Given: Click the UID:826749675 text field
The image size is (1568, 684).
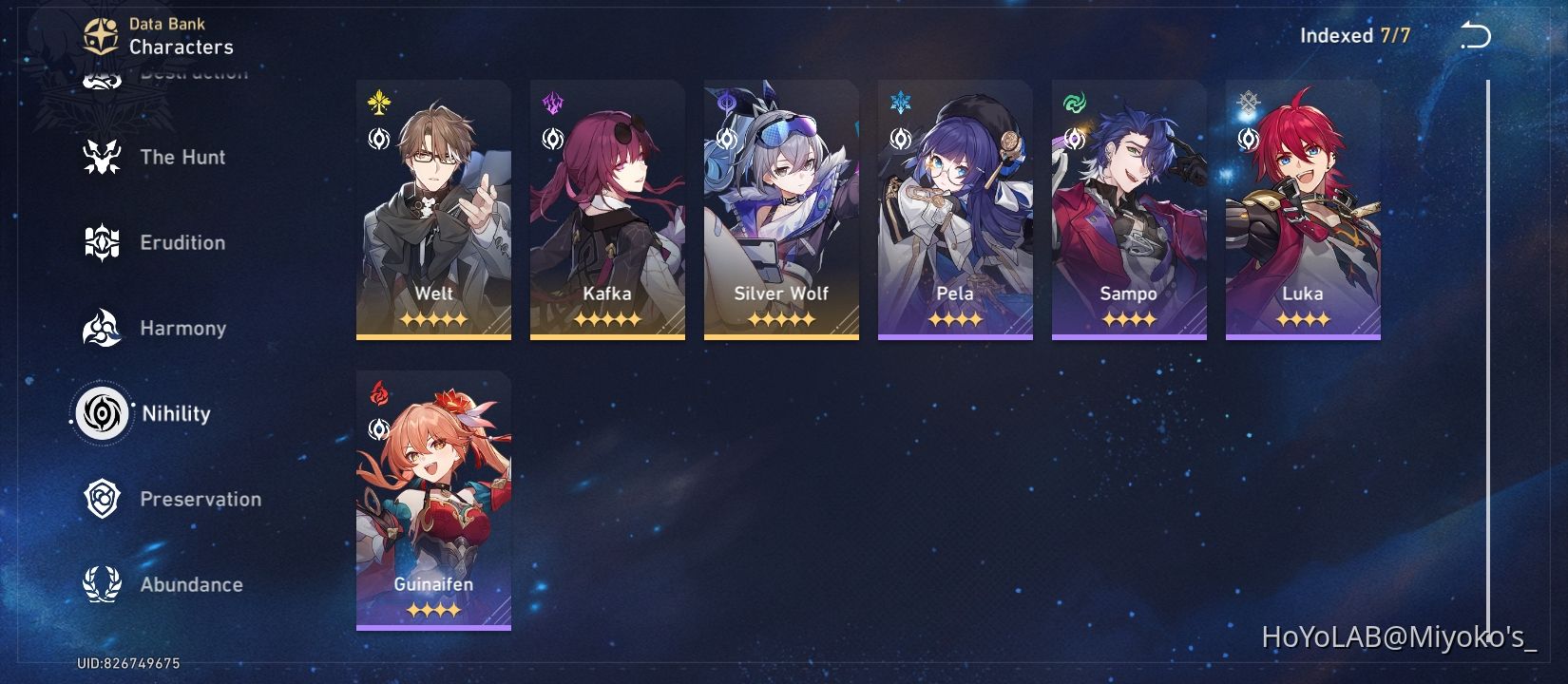Looking at the screenshot, I should point(128,664).
